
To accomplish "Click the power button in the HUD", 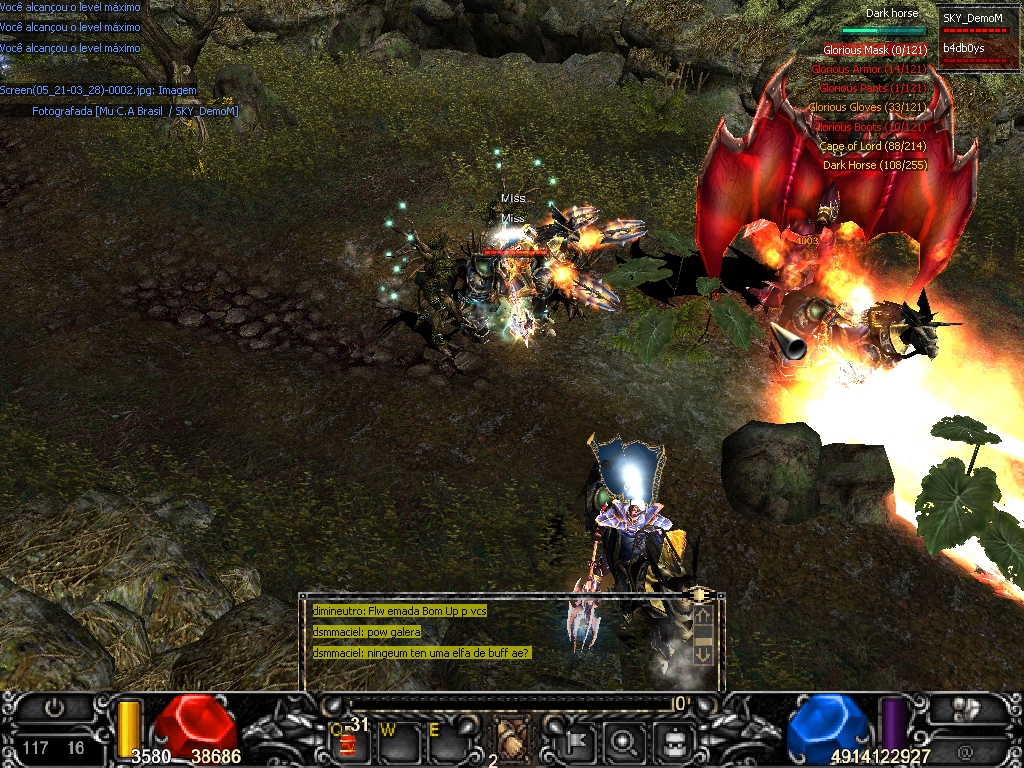I will [x=54, y=708].
